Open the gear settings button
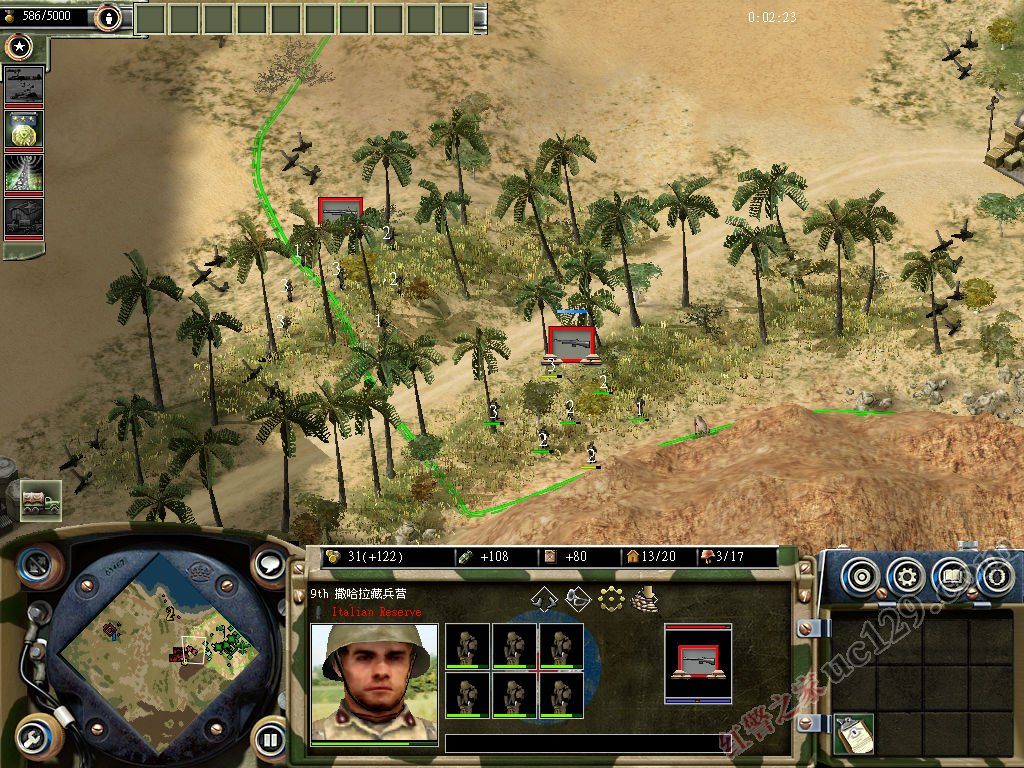The height and width of the screenshot is (768, 1024). tap(905, 576)
